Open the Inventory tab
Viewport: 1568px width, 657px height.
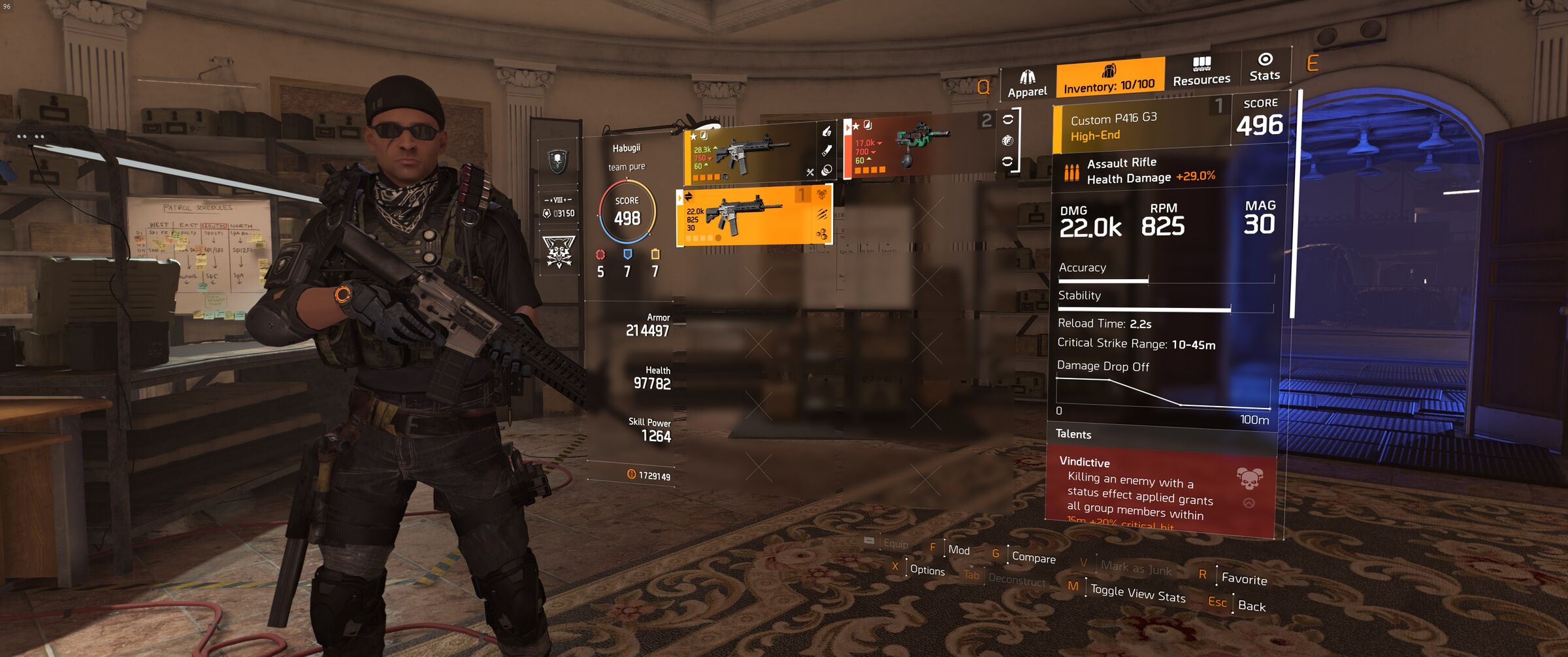pos(1109,78)
